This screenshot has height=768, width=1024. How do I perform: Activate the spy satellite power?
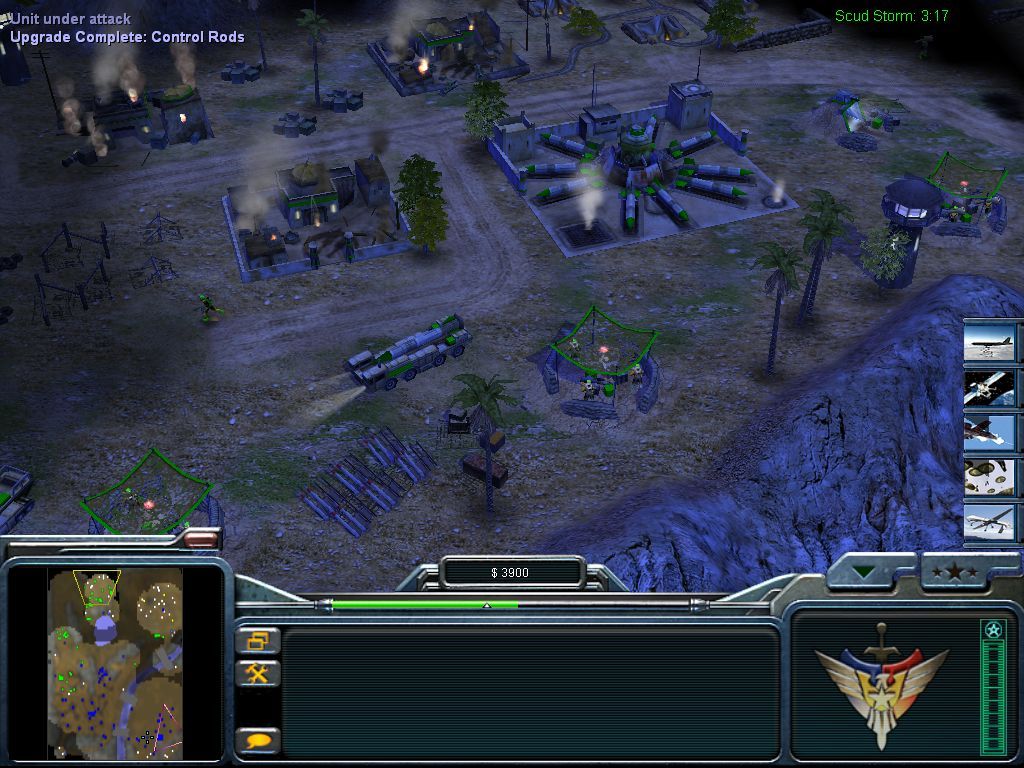pos(990,388)
